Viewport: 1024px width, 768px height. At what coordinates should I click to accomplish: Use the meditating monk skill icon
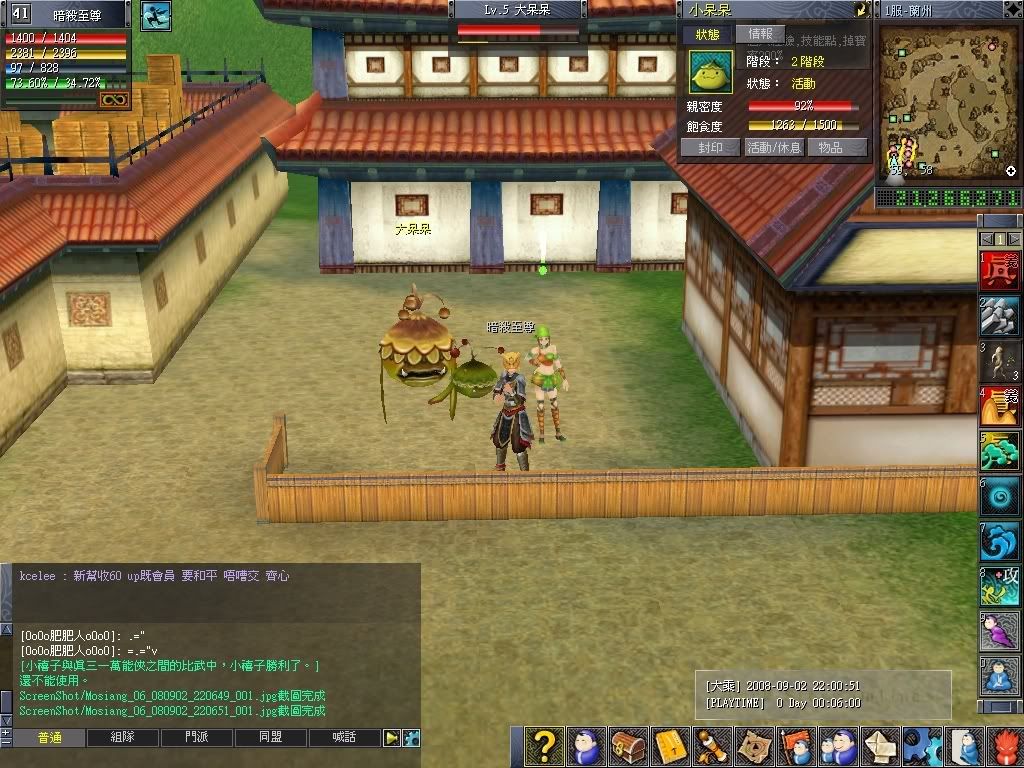[999, 678]
